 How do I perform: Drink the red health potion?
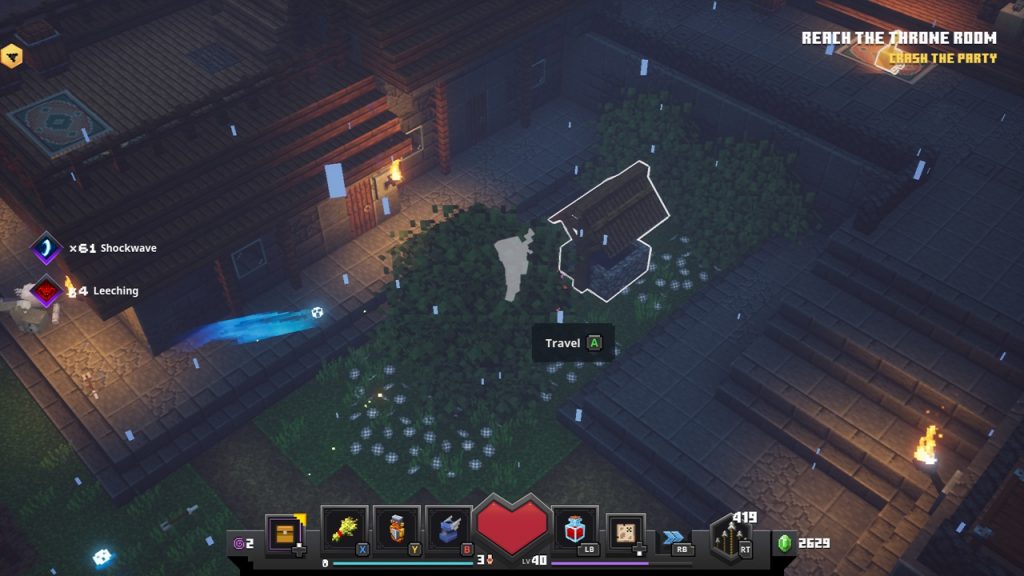coord(574,528)
